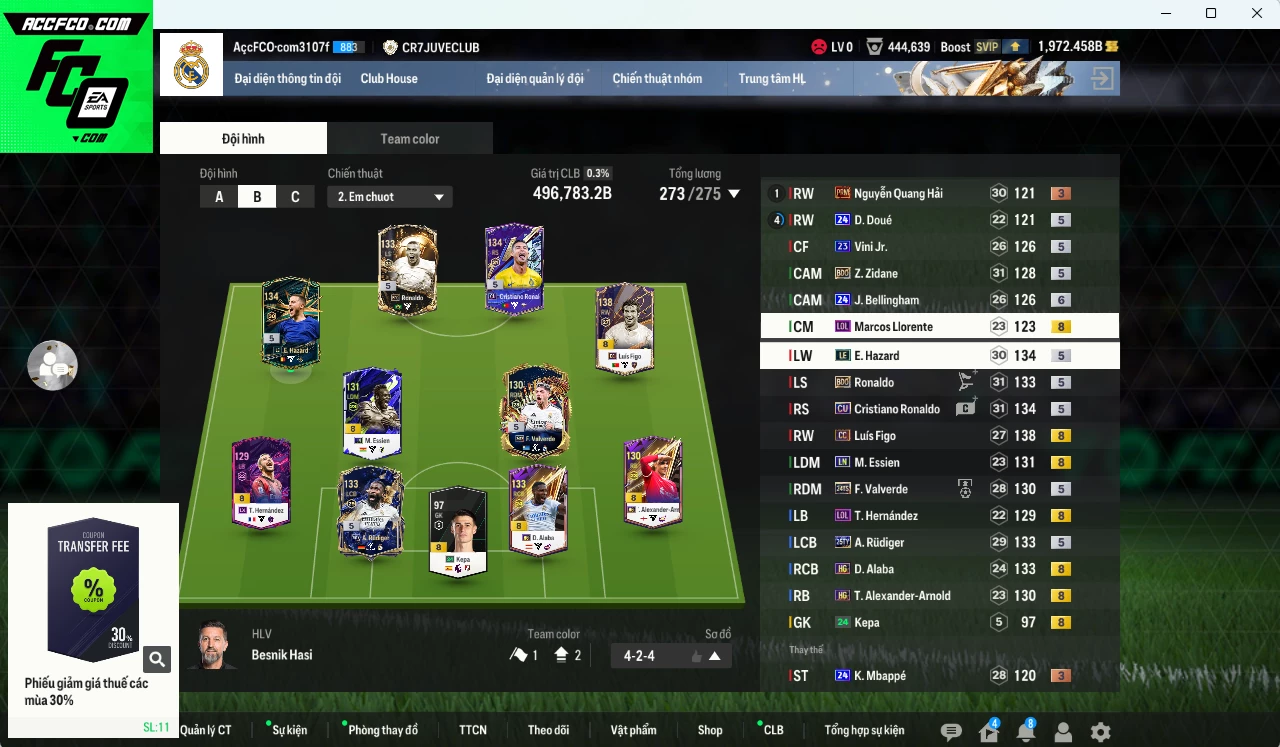Open the home icon with badge 4
Image resolution: width=1280 pixels, height=747 pixels.
(x=987, y=732)
